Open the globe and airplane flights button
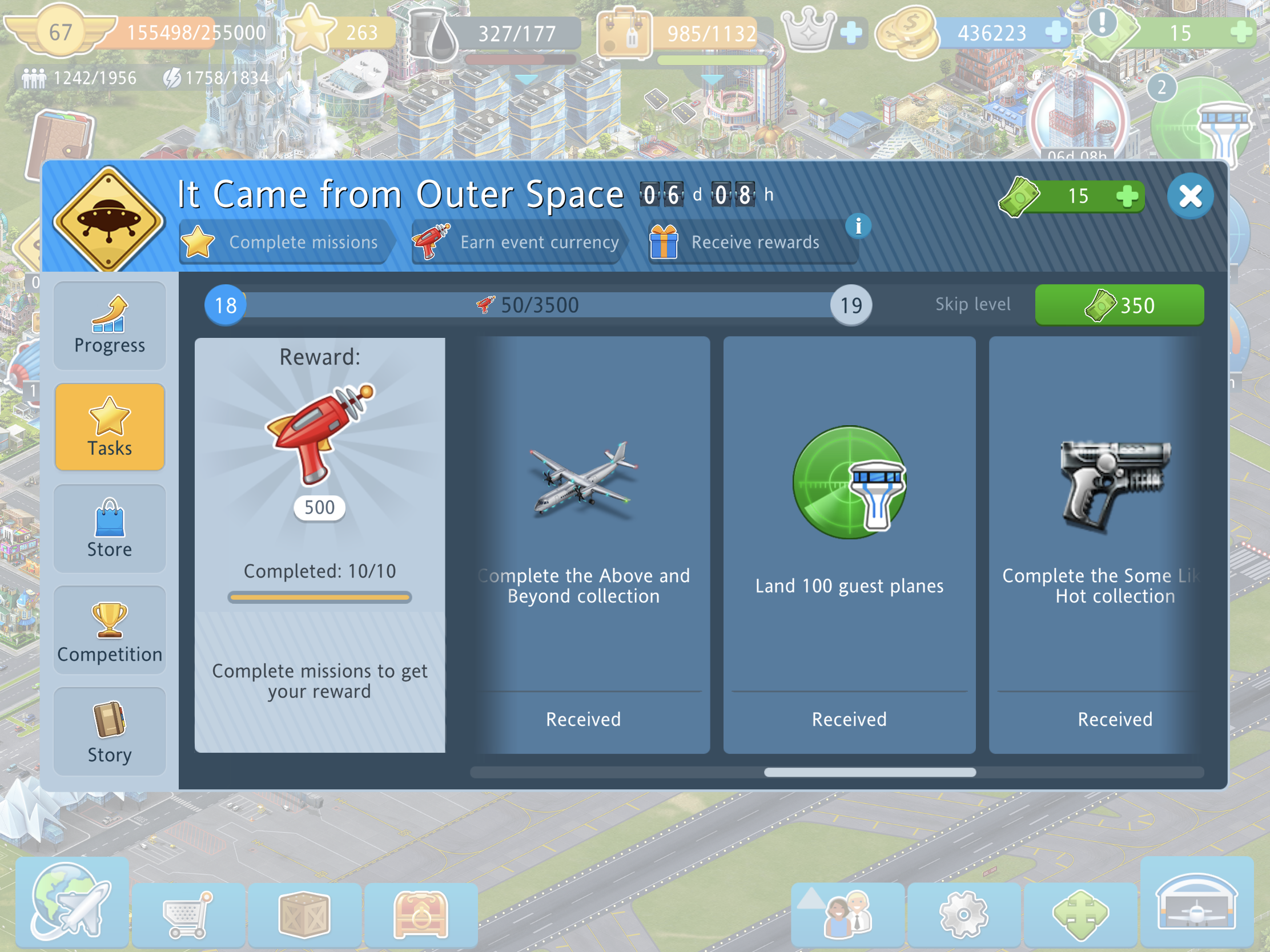1270x952 pixels. point(72,902)
